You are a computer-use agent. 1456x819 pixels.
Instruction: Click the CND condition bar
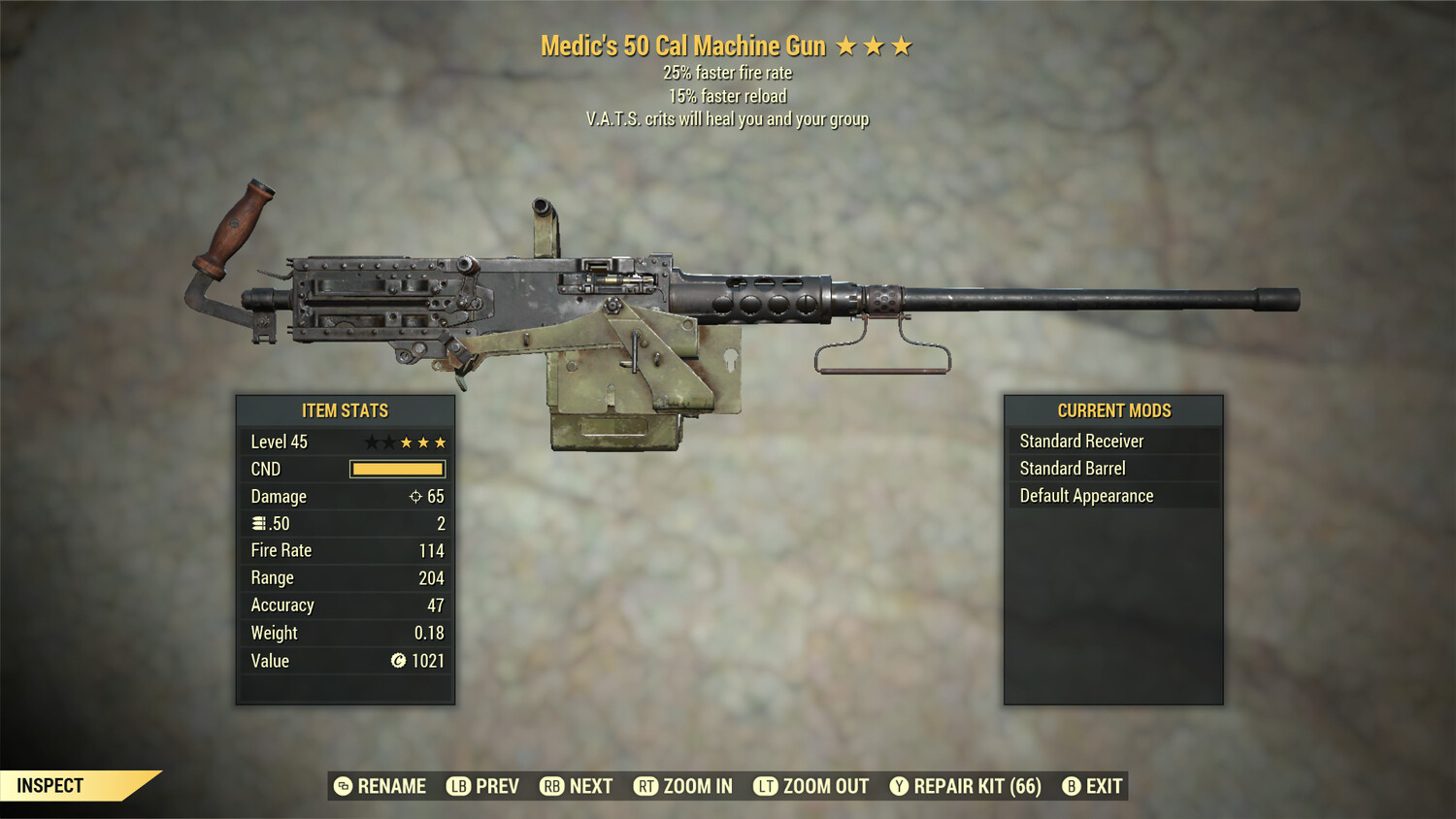point(397,469)
